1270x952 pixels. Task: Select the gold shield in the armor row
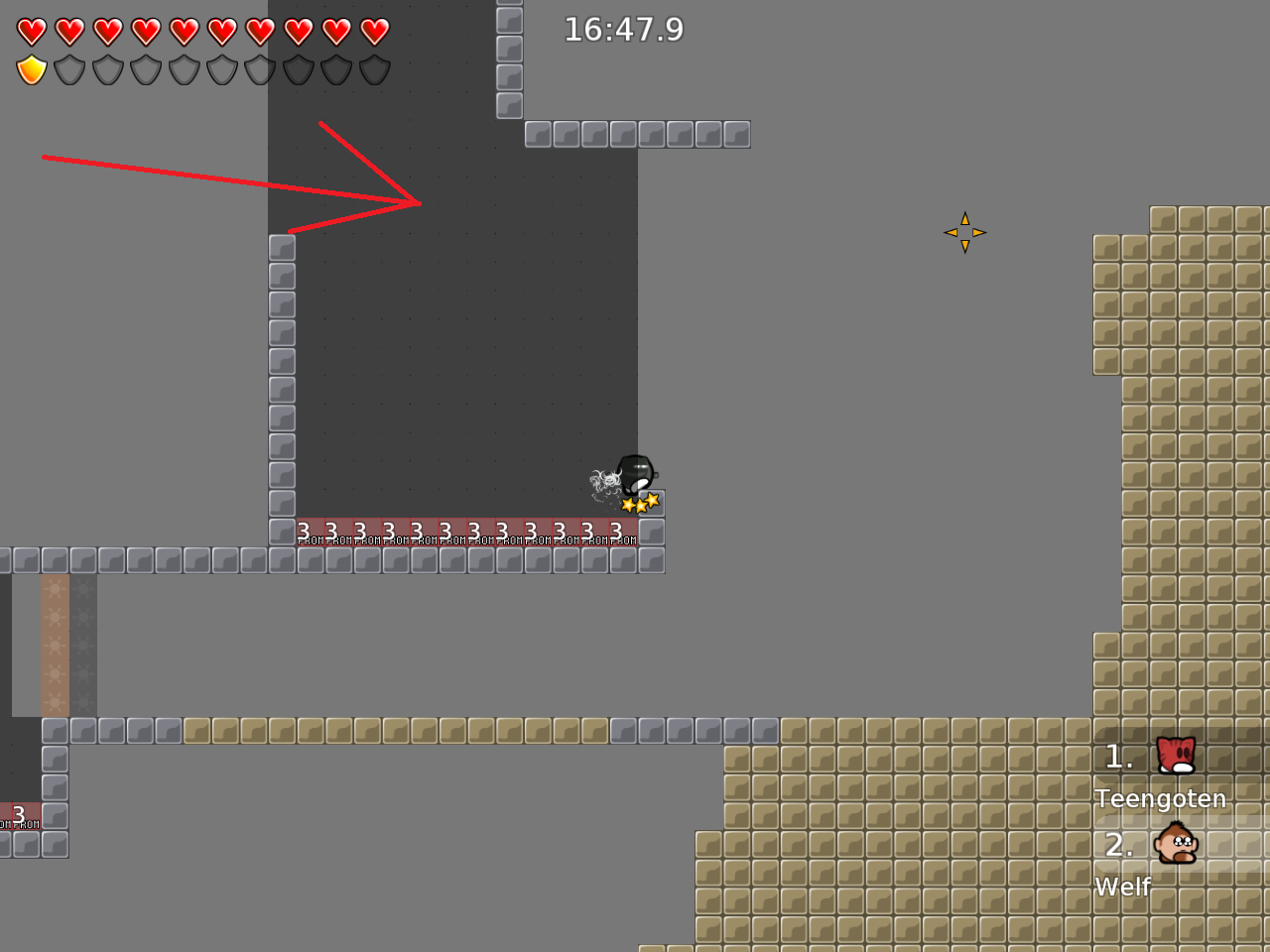pyautogui.click(x=31, y=69)
